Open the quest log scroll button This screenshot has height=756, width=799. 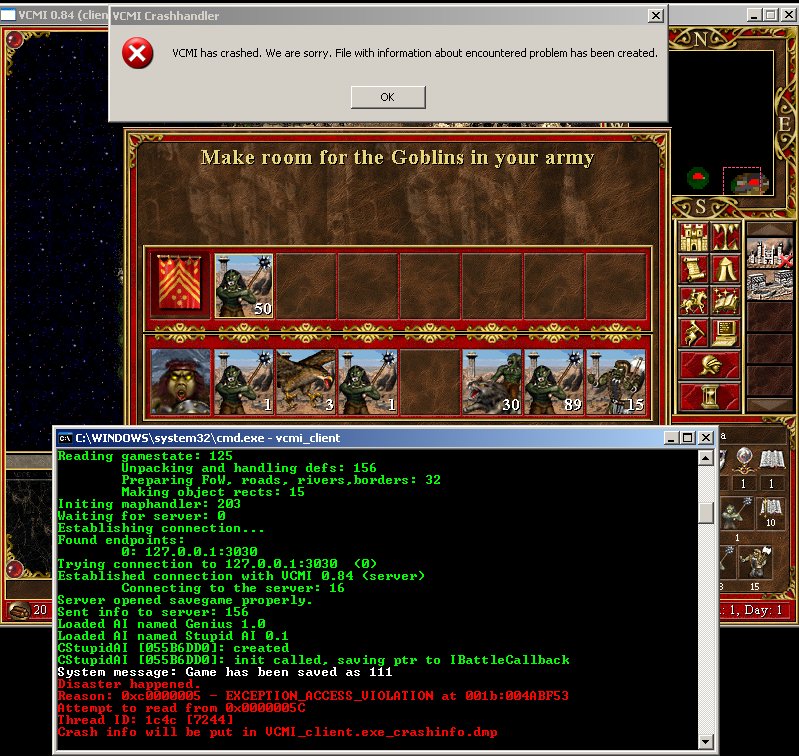pyautogui.click(x=694, y=268)
